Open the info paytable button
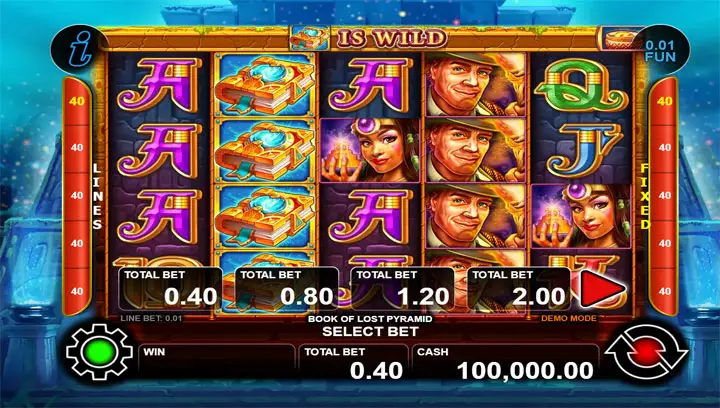720x408 pixels. pos(82,49)
